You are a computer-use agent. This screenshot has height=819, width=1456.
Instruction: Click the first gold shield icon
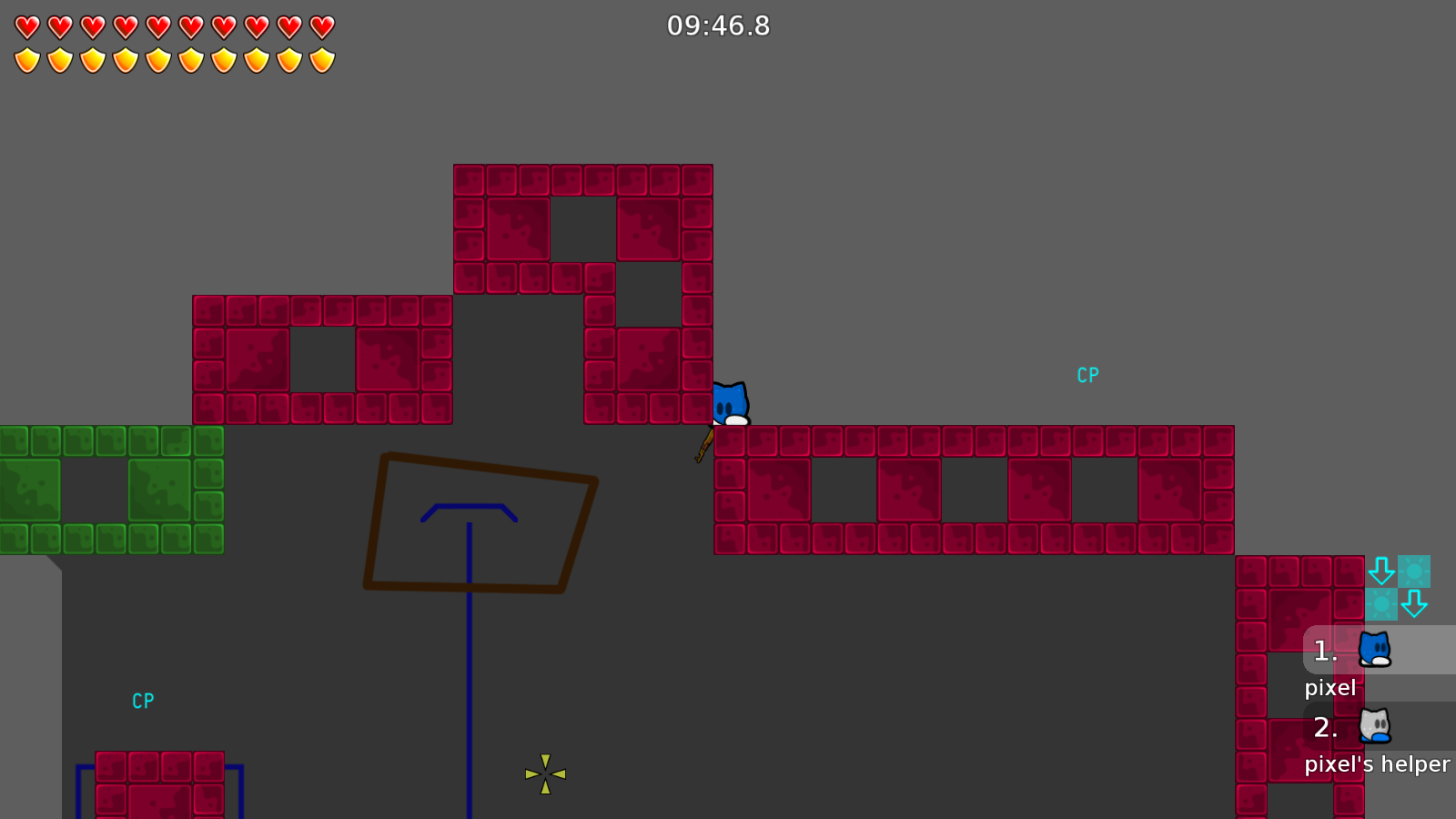tap(26, 59)
